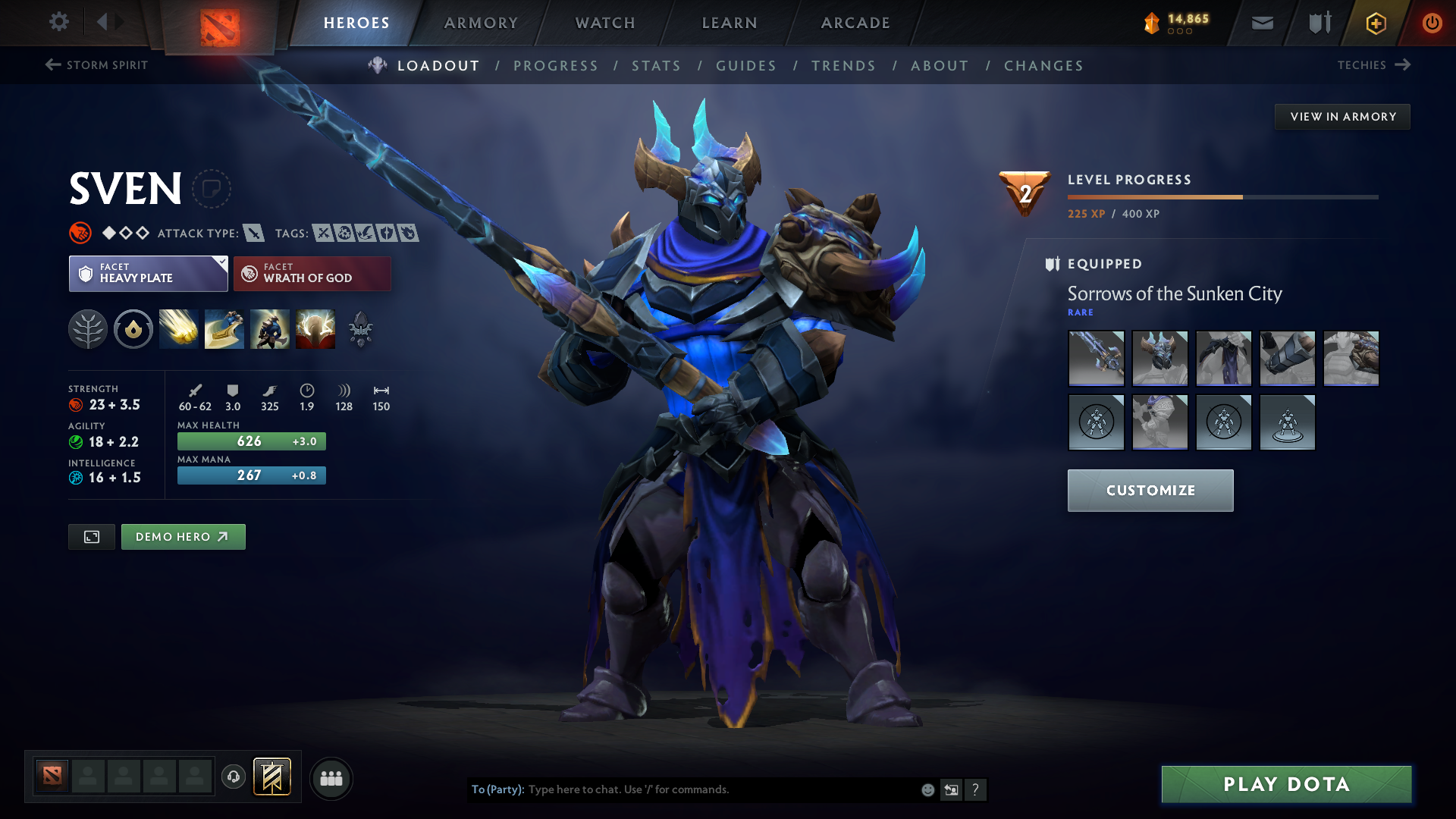Image resolution: width=1456 pixels, height=819 pixels.
Task: Click the Aghanim's Shard upgrade icon
Action: (360, 328)
